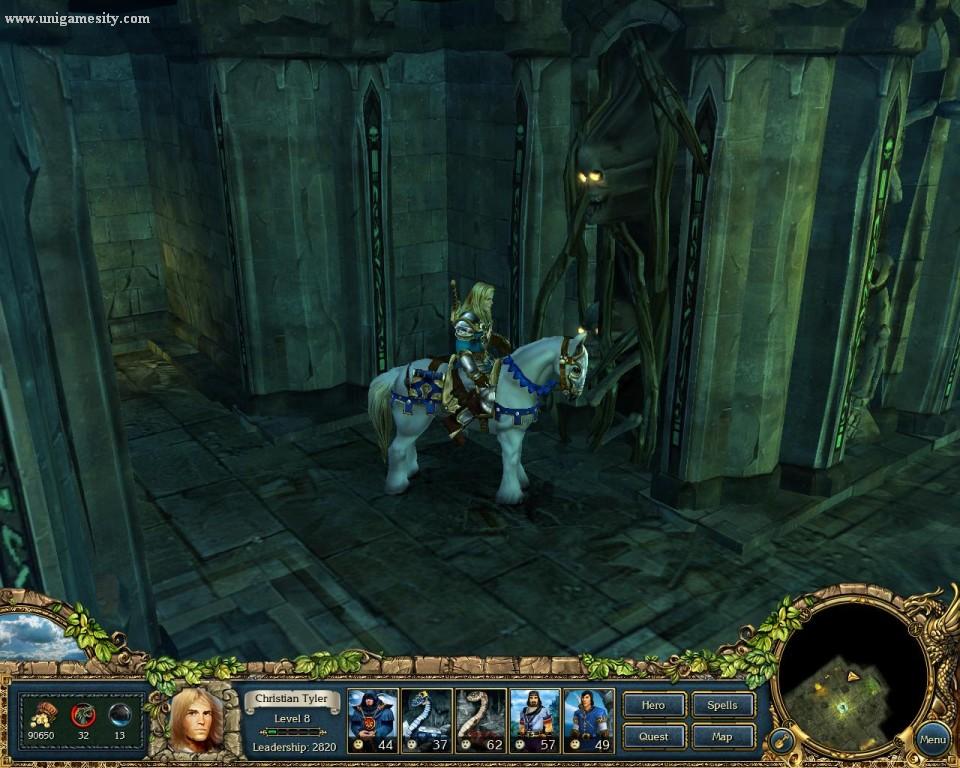960x768 pixels.
Task: Open the Spells book
Action: (722, 705)
